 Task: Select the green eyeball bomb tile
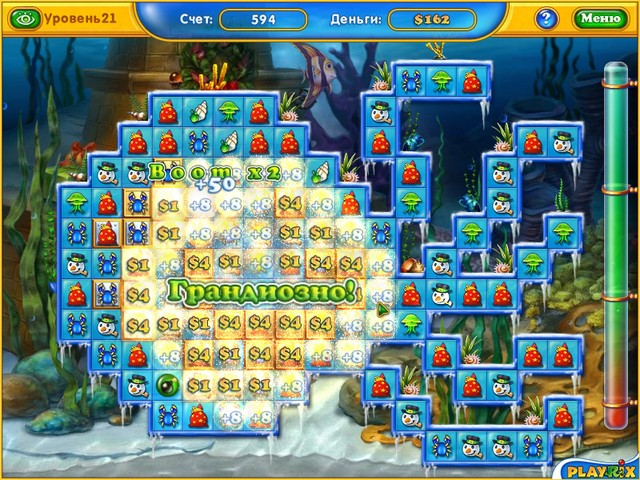tap(168, 384)
